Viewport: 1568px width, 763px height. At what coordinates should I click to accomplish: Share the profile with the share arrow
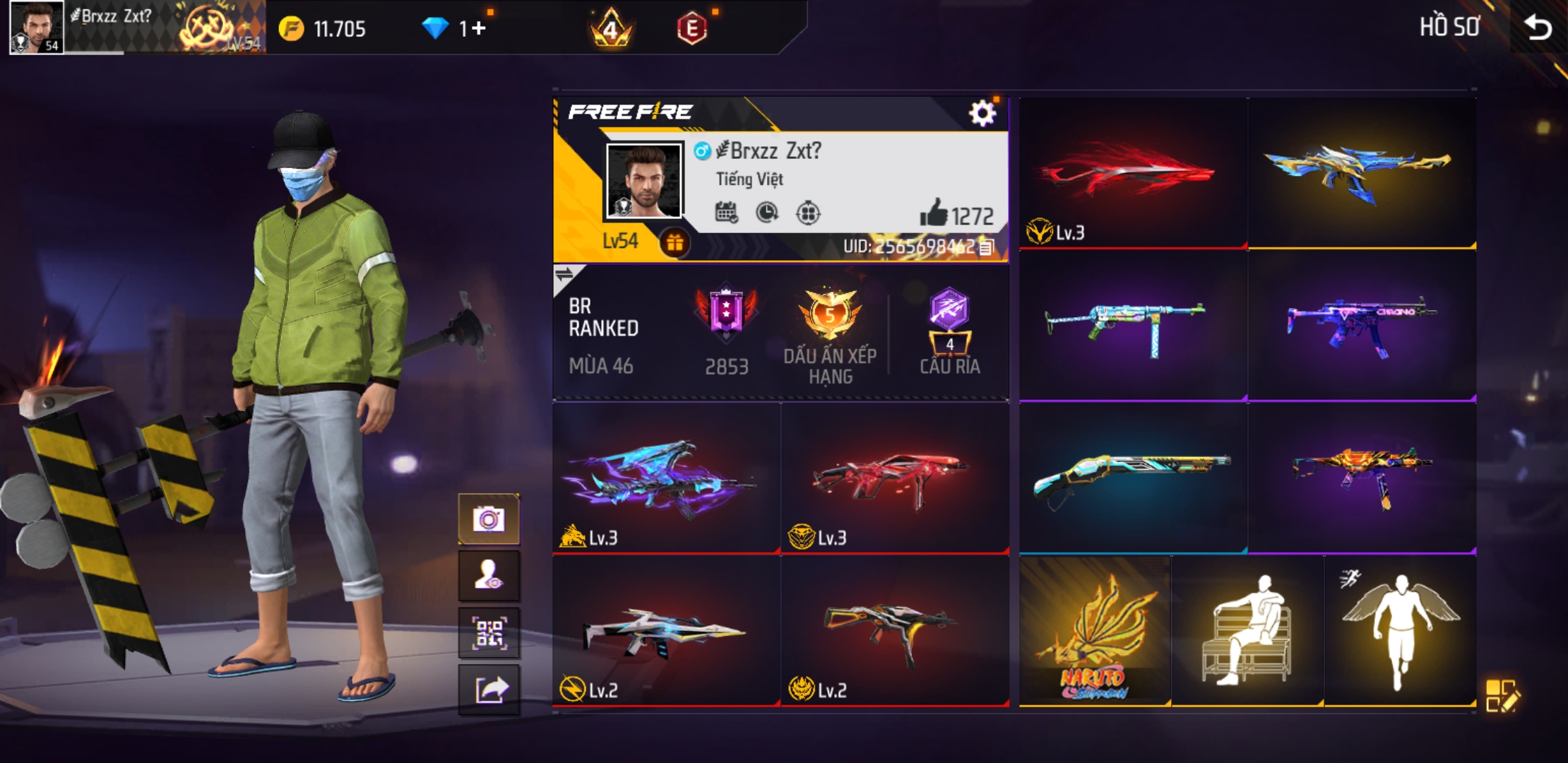tap(489, 690)
